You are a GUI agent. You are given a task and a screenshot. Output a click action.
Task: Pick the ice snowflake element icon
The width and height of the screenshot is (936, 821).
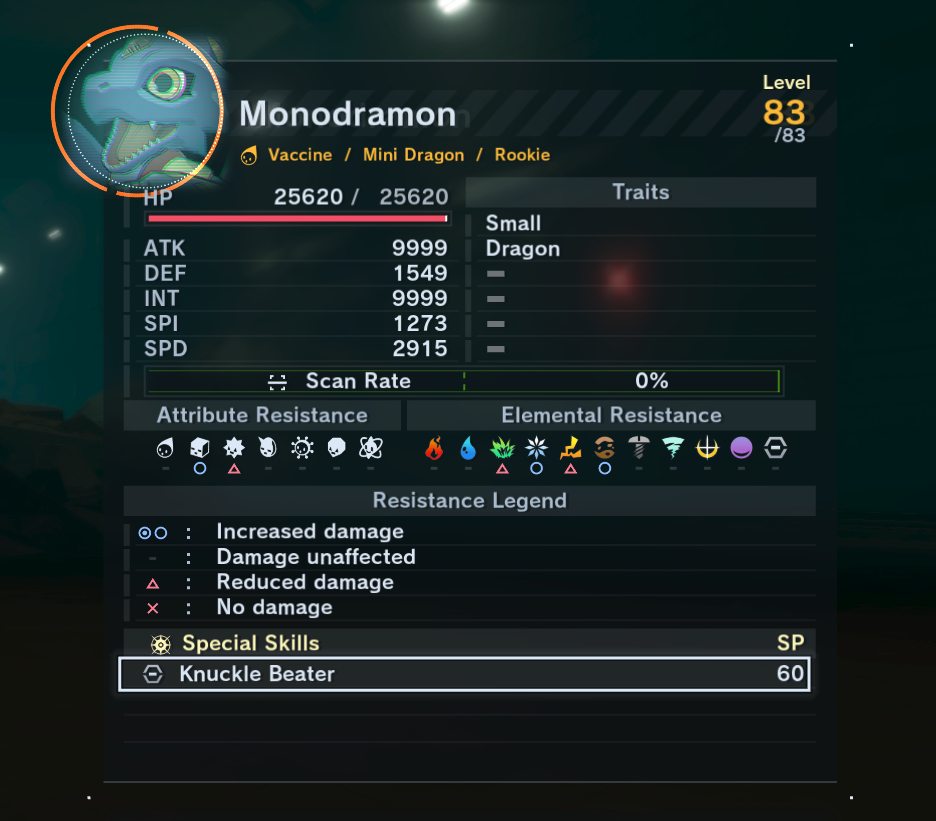(x=536, y=449)
